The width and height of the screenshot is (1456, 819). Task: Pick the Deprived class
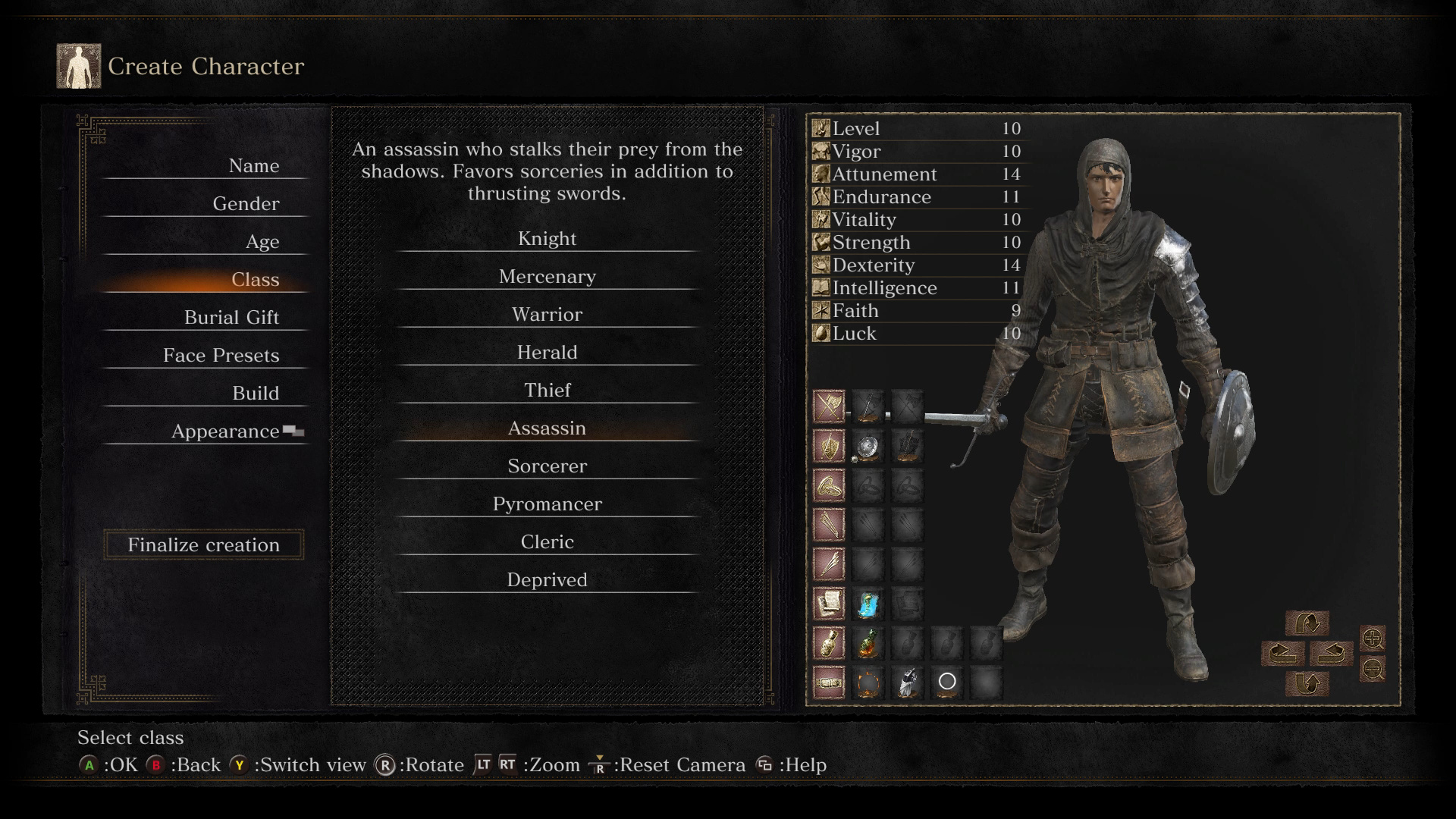click(547, 580)
